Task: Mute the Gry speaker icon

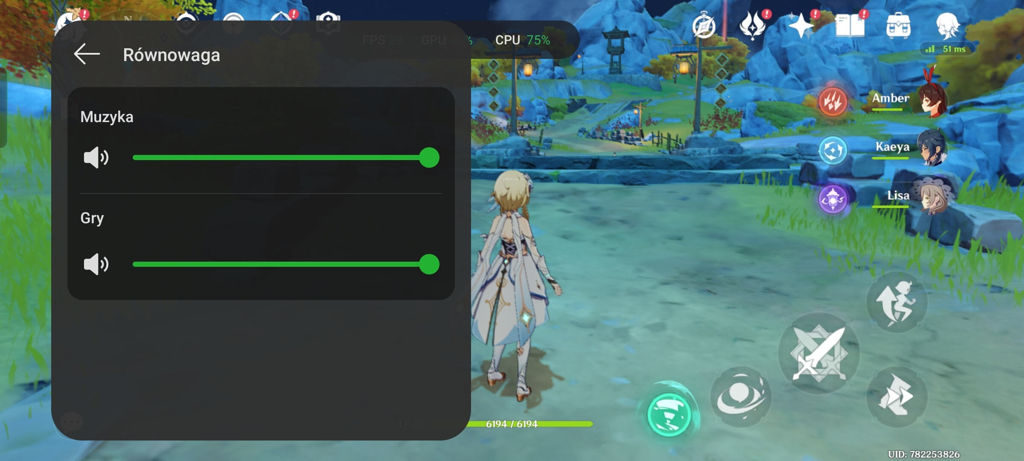Action: 96,264
